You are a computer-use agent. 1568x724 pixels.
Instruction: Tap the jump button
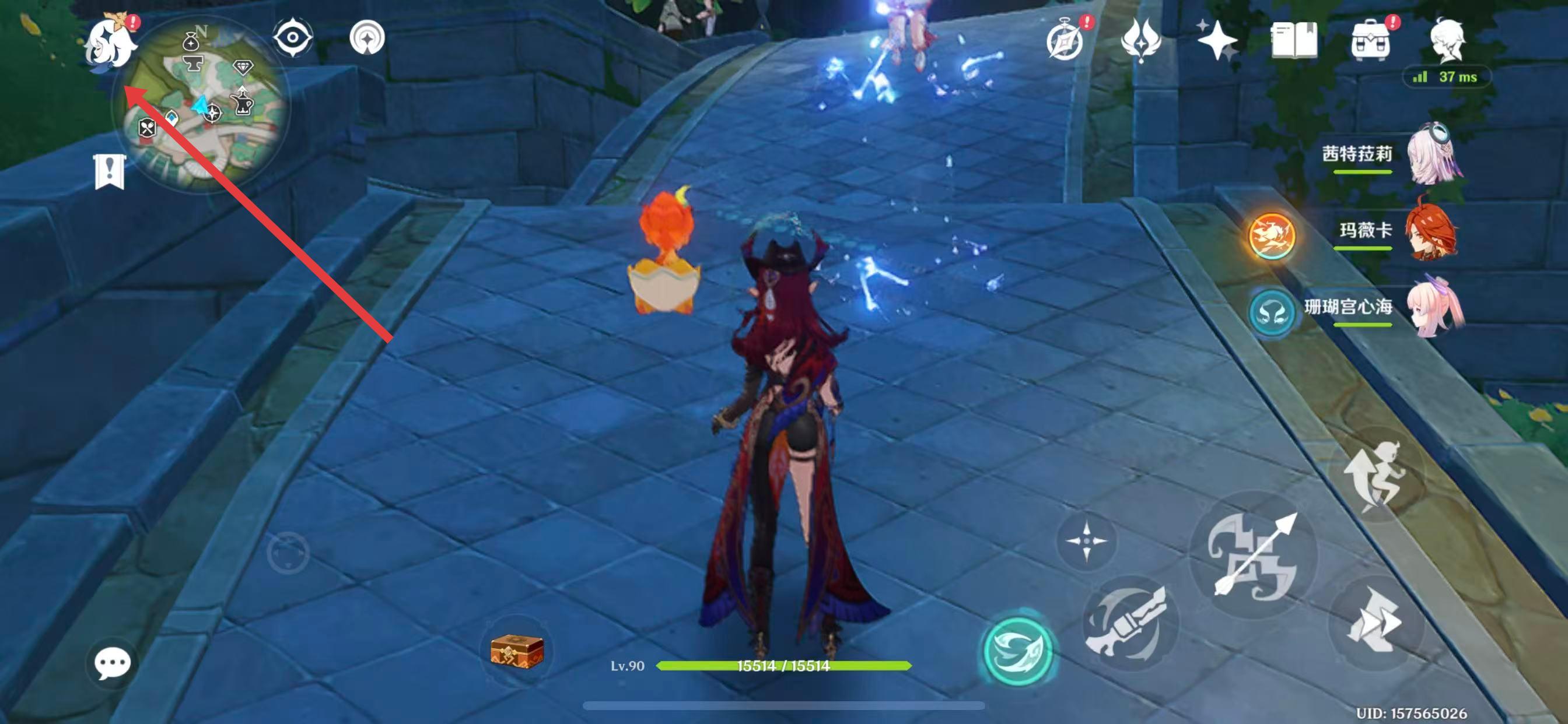click(x=1375, y=475)
